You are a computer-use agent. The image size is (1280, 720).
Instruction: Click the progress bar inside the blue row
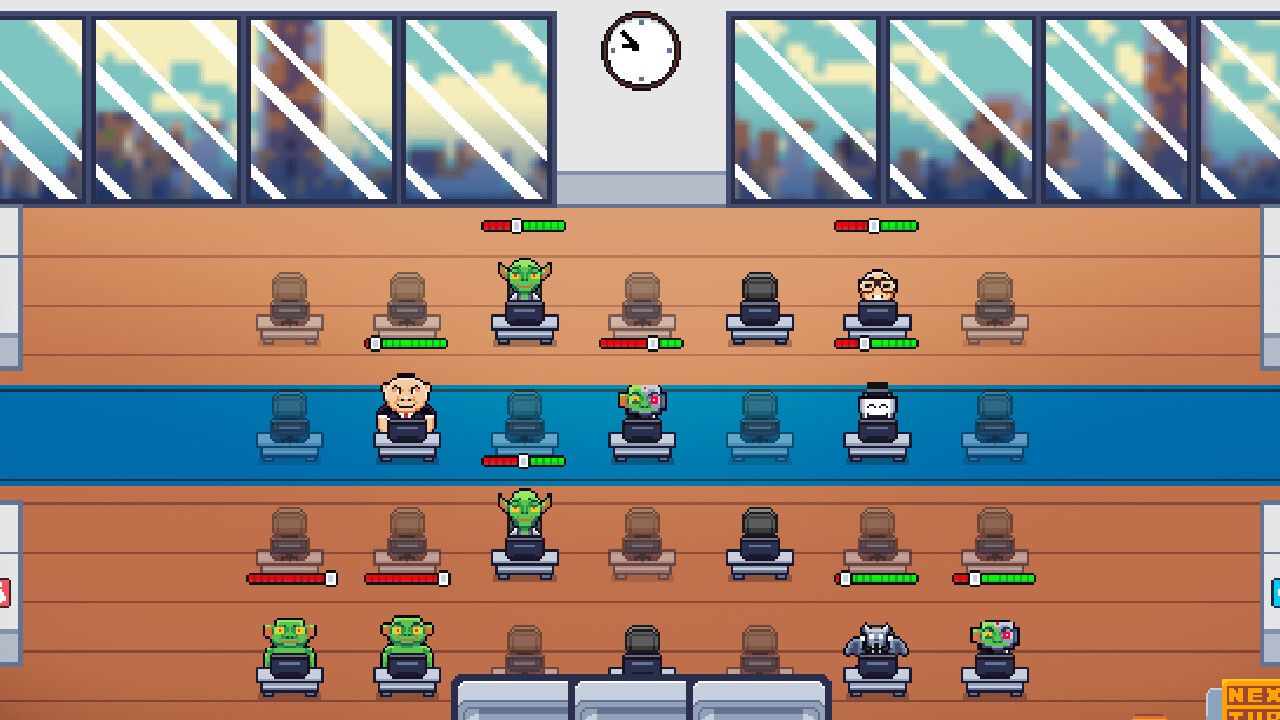point(522,460)
